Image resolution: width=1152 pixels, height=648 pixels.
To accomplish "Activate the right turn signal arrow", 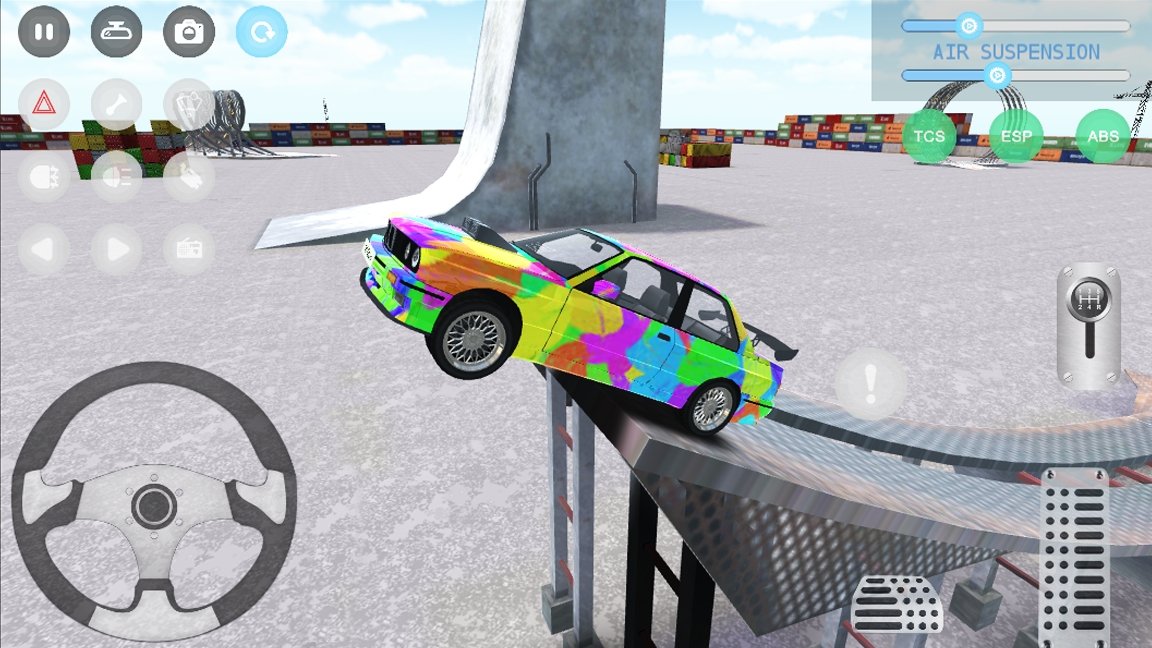I will (x=117, y=249).
